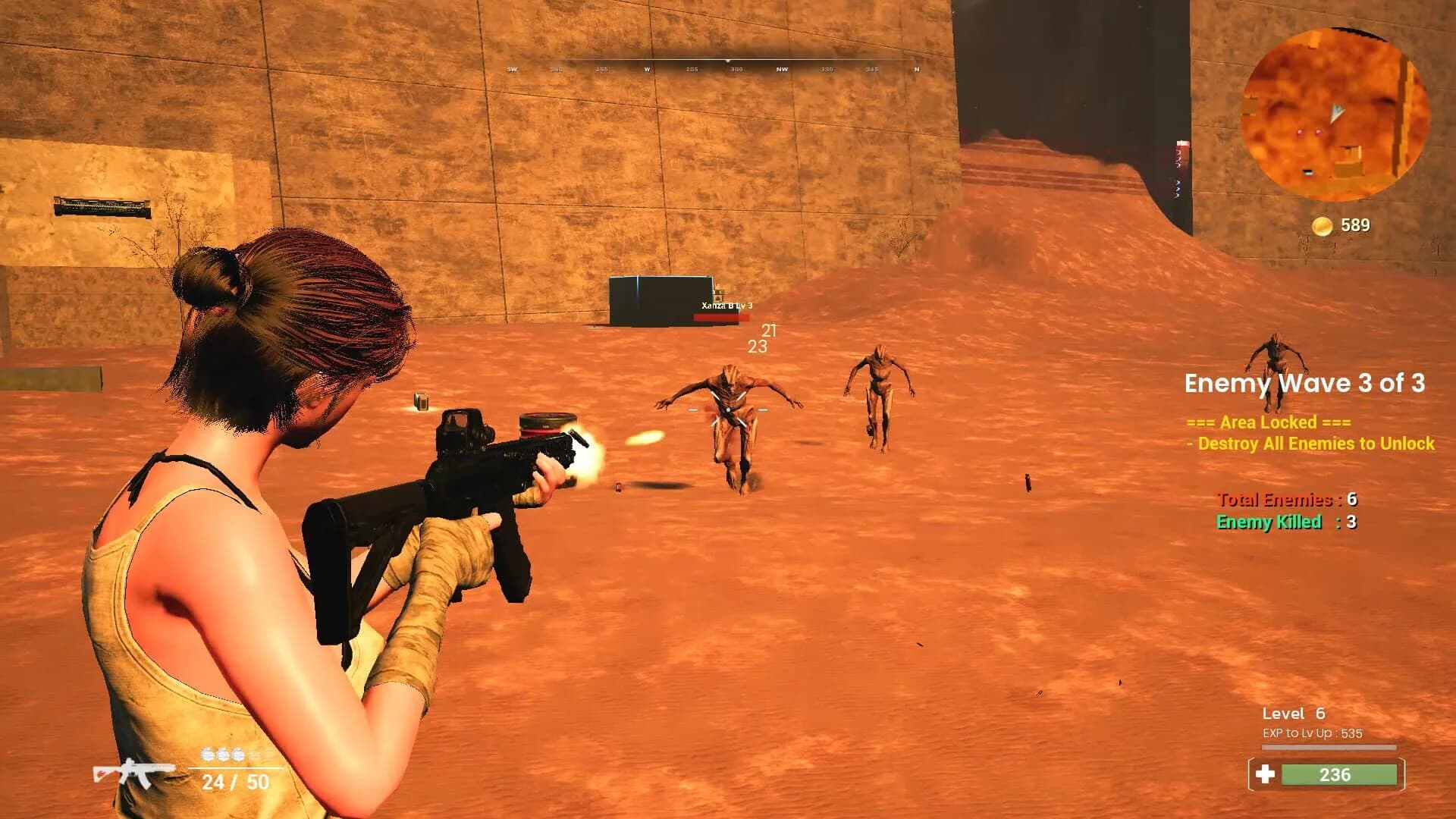Image resolution: width=1456 pixels, height=819 pixels.
Task: Click the player arrow on the minimap
Action: click(1337, 112)
